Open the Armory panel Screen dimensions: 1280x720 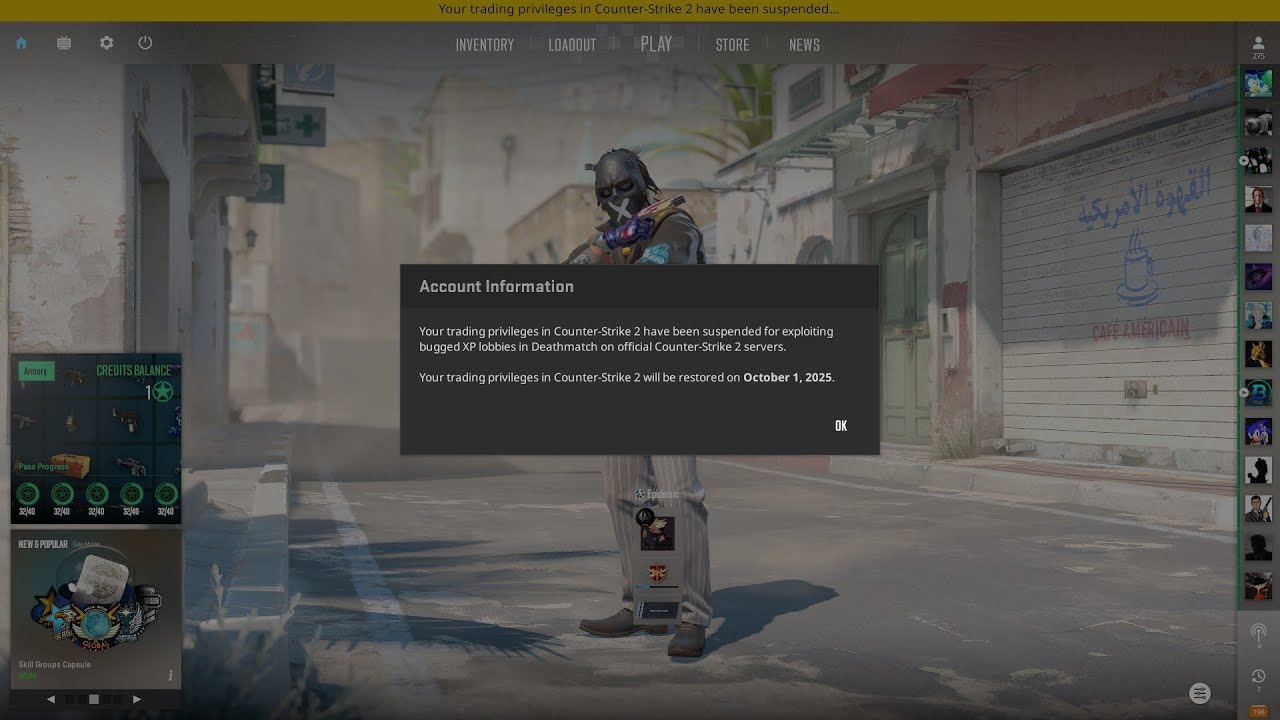(36, 371)
